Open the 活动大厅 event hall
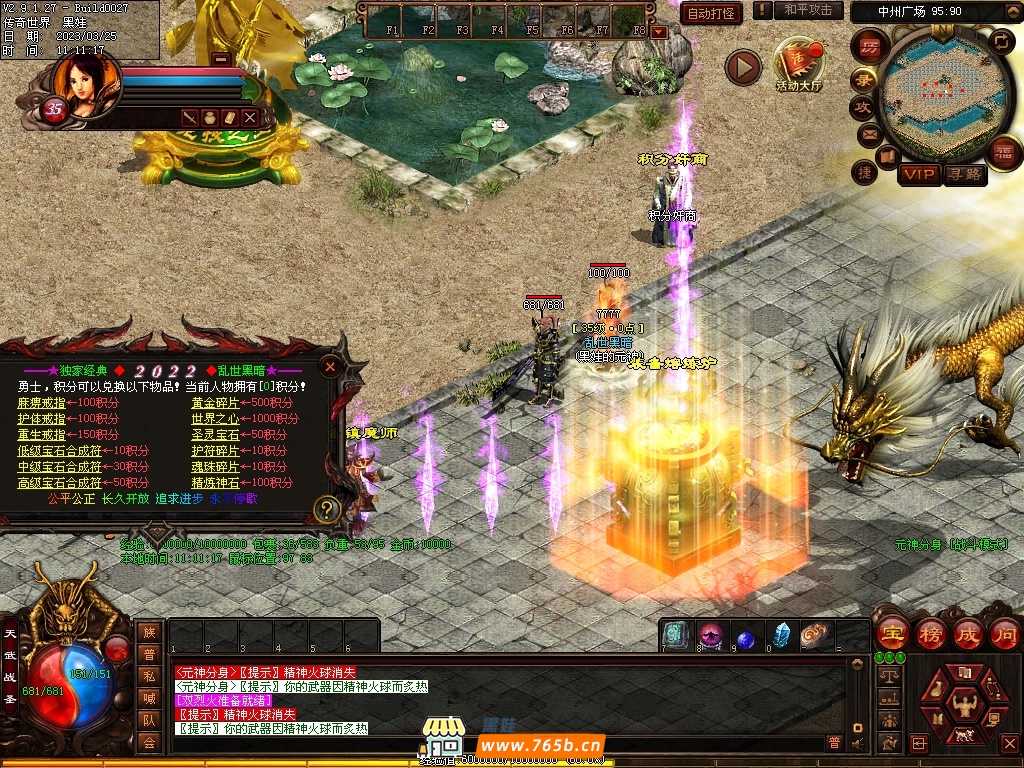Viewport: 1024px width, 768px height. 798,66
